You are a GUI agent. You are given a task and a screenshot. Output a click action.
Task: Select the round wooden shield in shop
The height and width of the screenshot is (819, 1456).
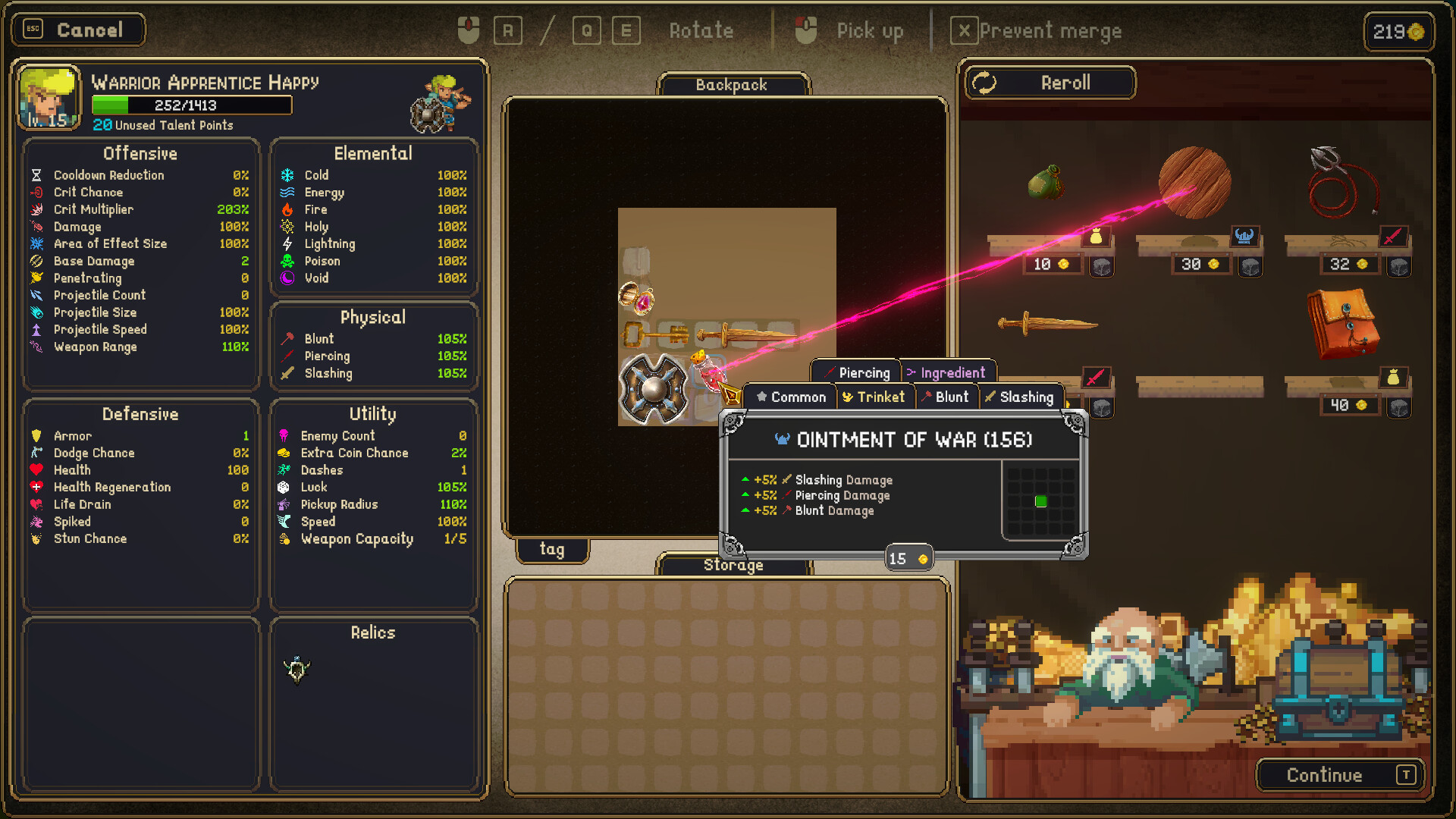tap(1194, 182)
